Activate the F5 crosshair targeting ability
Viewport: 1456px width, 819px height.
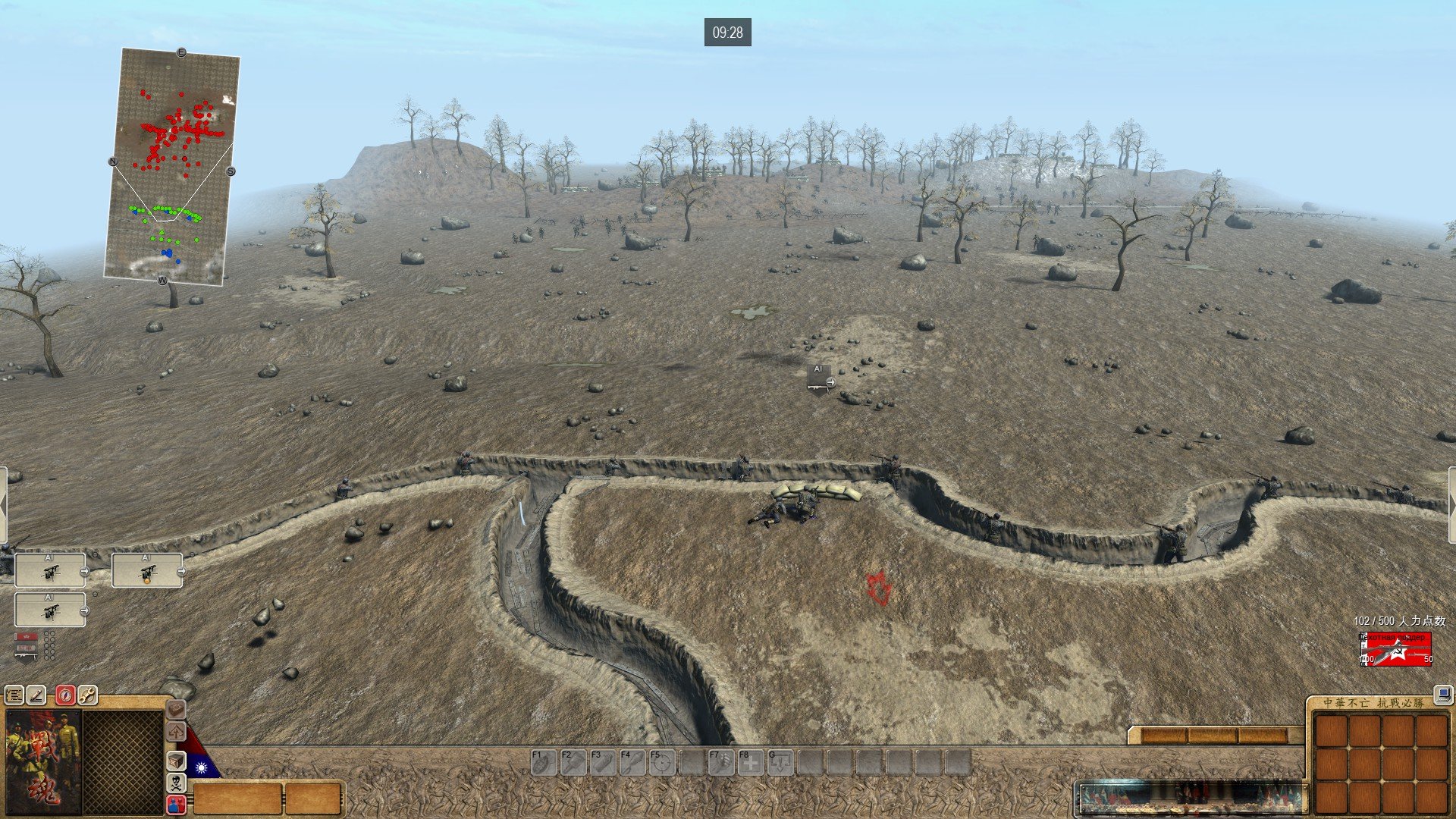pos(661,762)
